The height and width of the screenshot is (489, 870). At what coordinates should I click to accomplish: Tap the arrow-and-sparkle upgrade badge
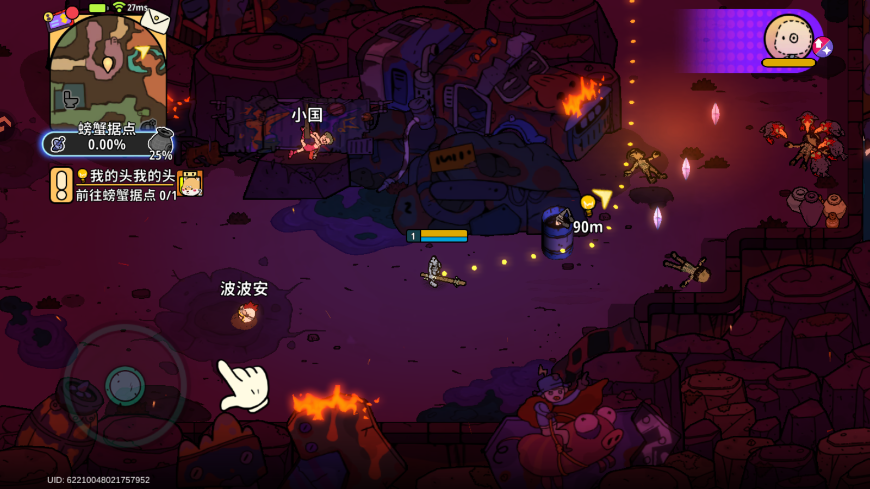[x=822, y=47]
